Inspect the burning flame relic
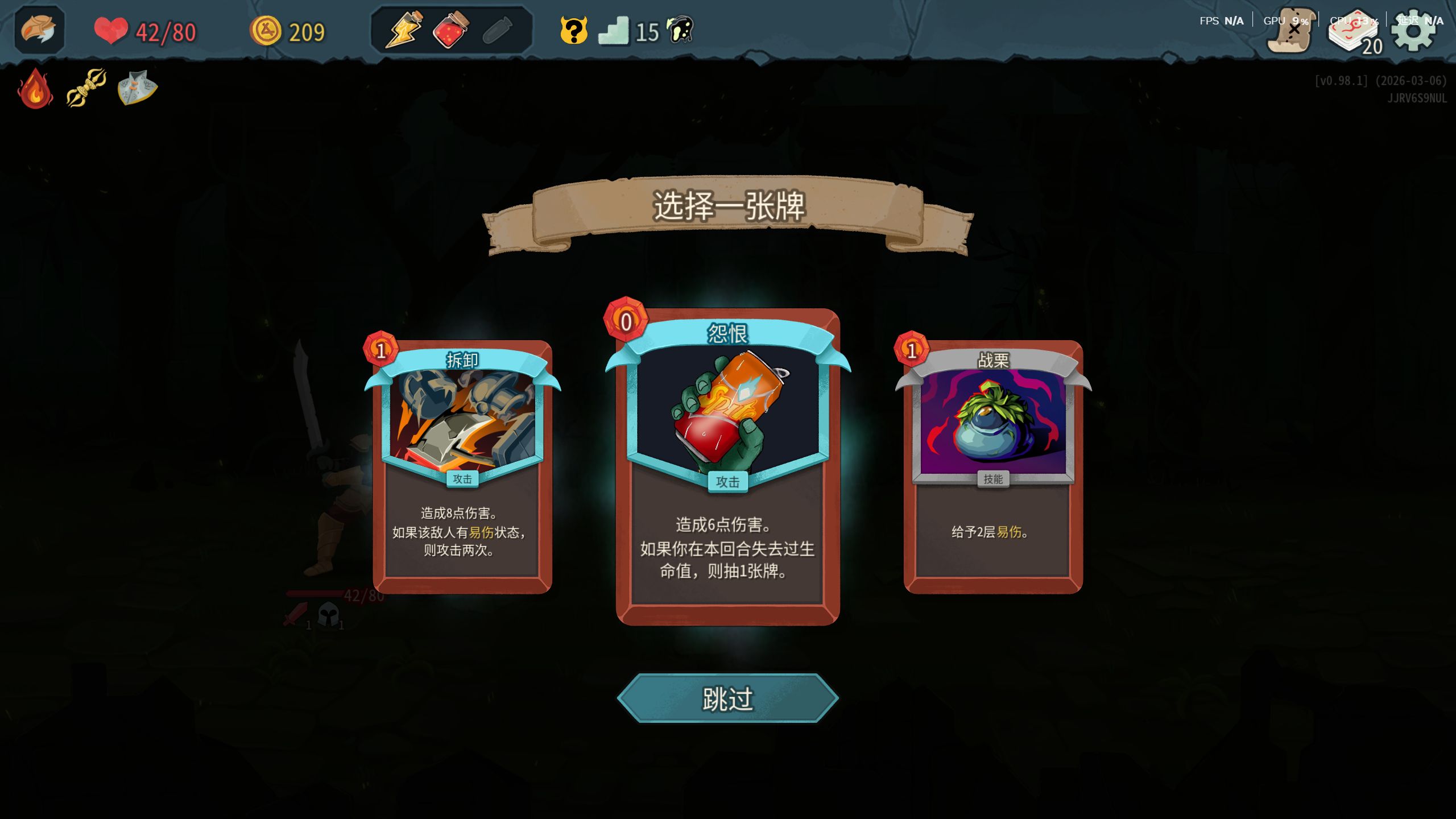1456x819 pixels. coord(35,89)
